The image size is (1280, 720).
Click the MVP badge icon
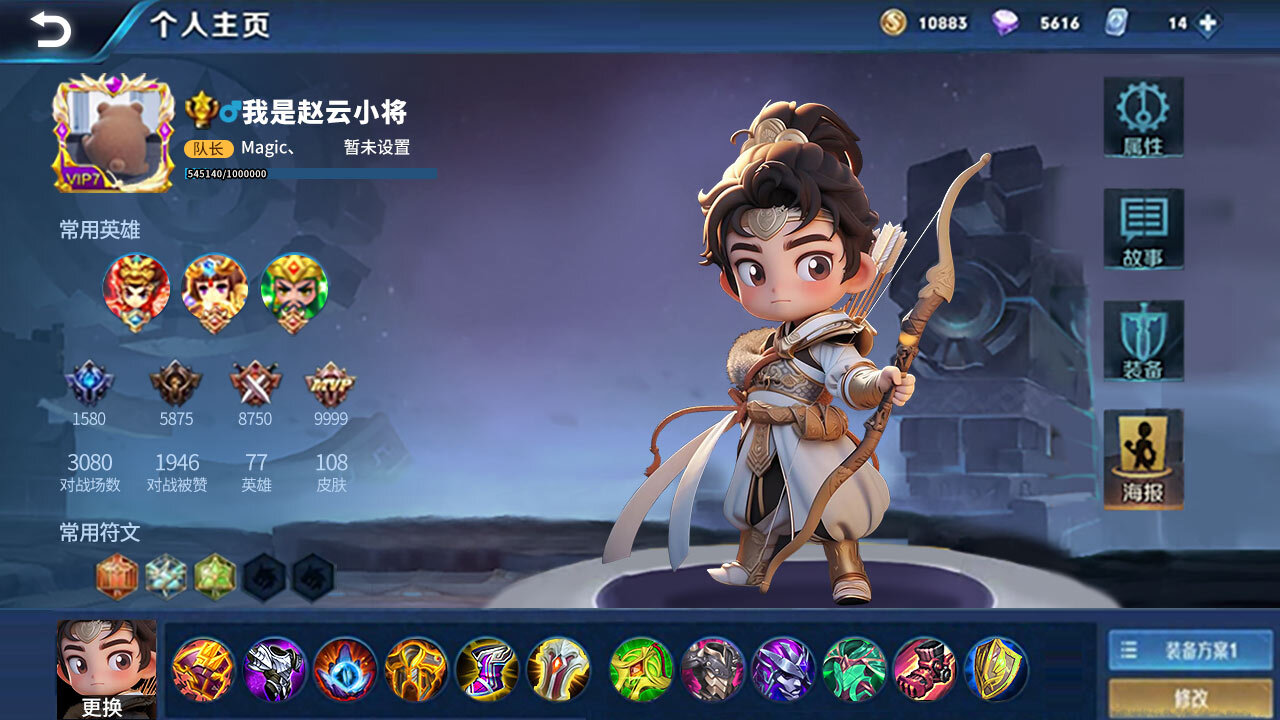(x=330, y=383)
